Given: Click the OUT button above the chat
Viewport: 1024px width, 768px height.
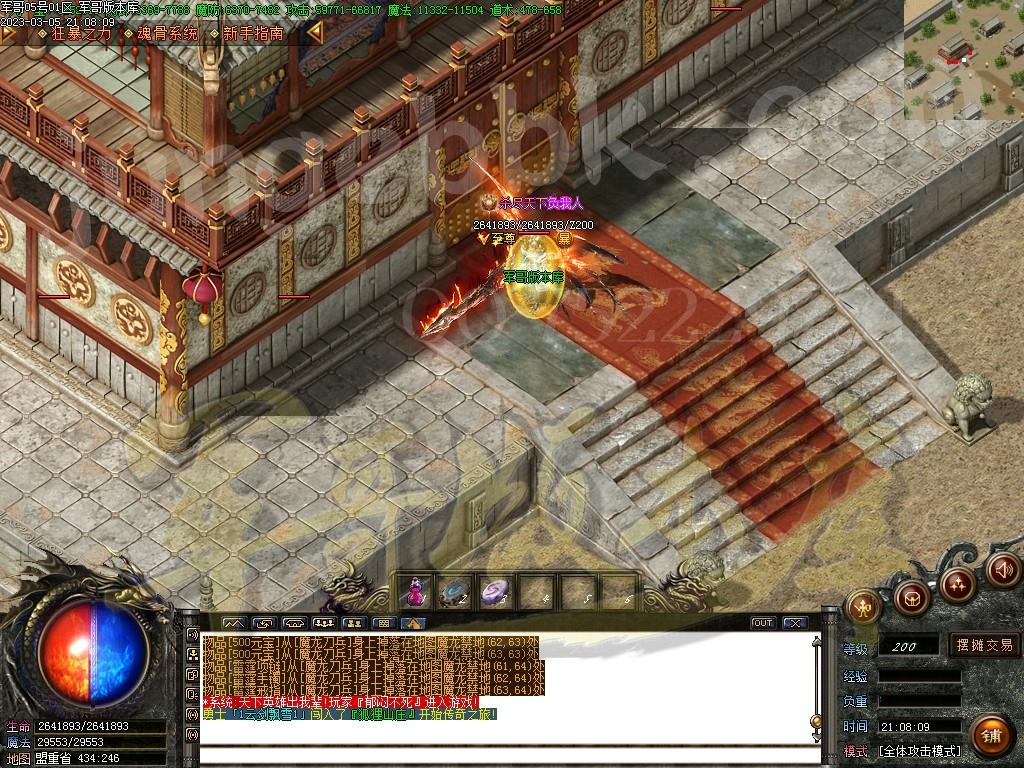Looking at the screenshot, I should pyautogui.click(x=763, y=623).
